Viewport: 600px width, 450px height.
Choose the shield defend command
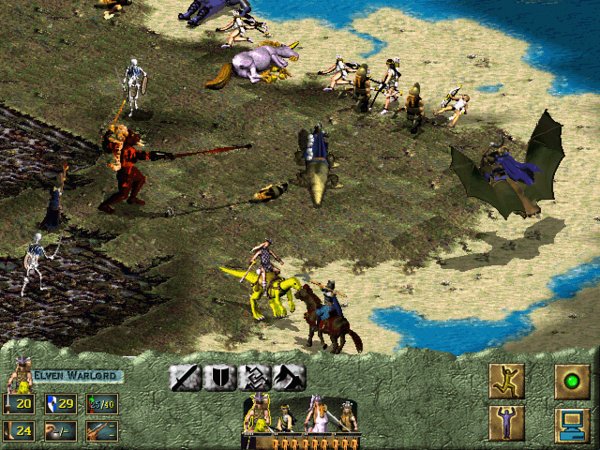220,377
